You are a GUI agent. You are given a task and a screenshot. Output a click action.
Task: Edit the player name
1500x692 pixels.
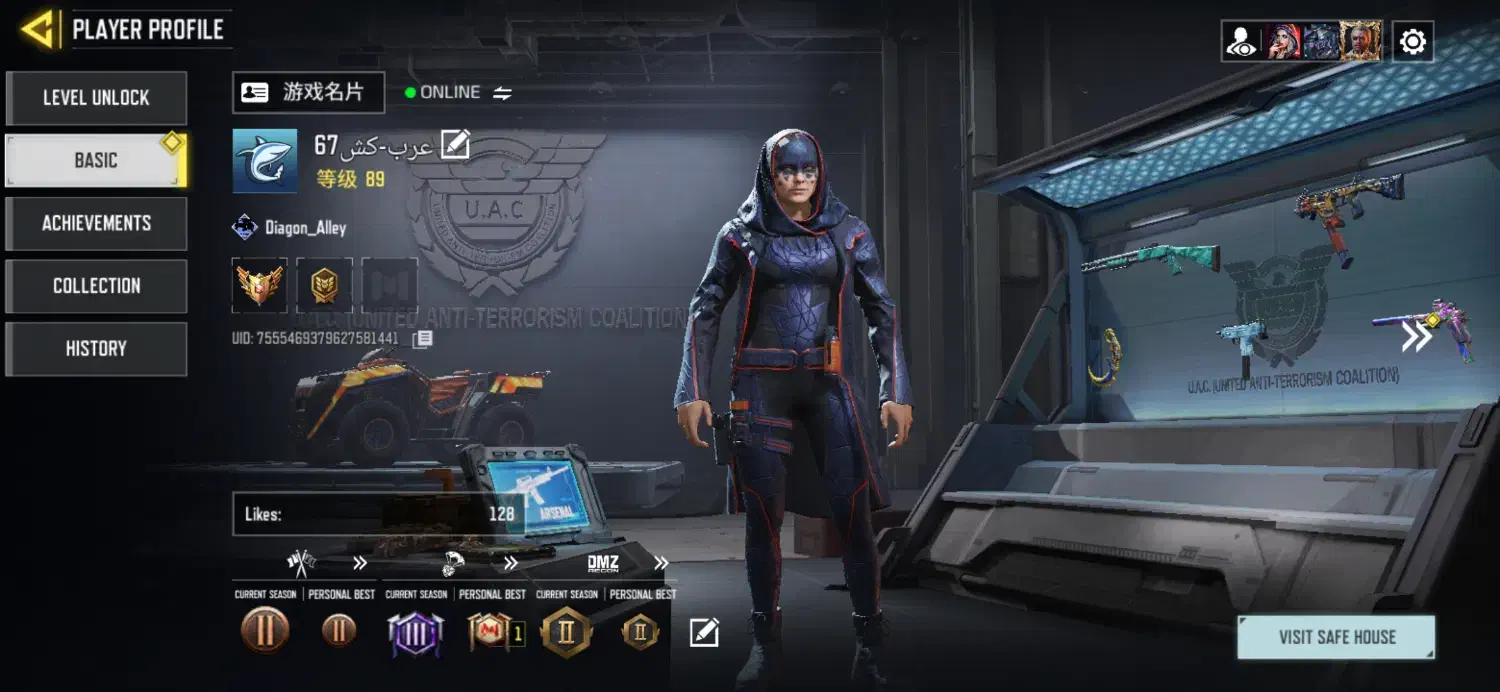(455, 146)
